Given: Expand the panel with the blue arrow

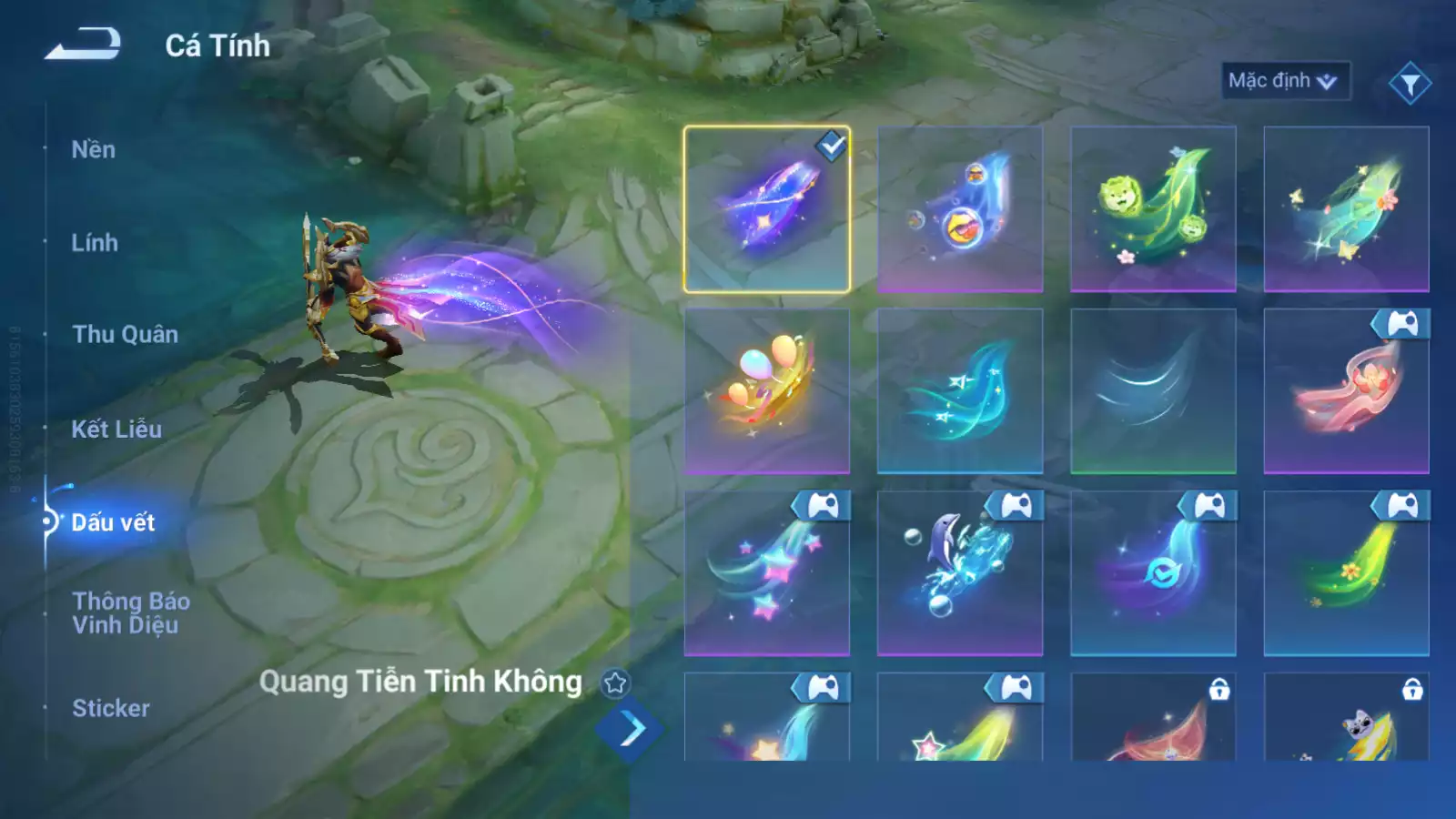Looking at the screenshot, I should (631, 729).
